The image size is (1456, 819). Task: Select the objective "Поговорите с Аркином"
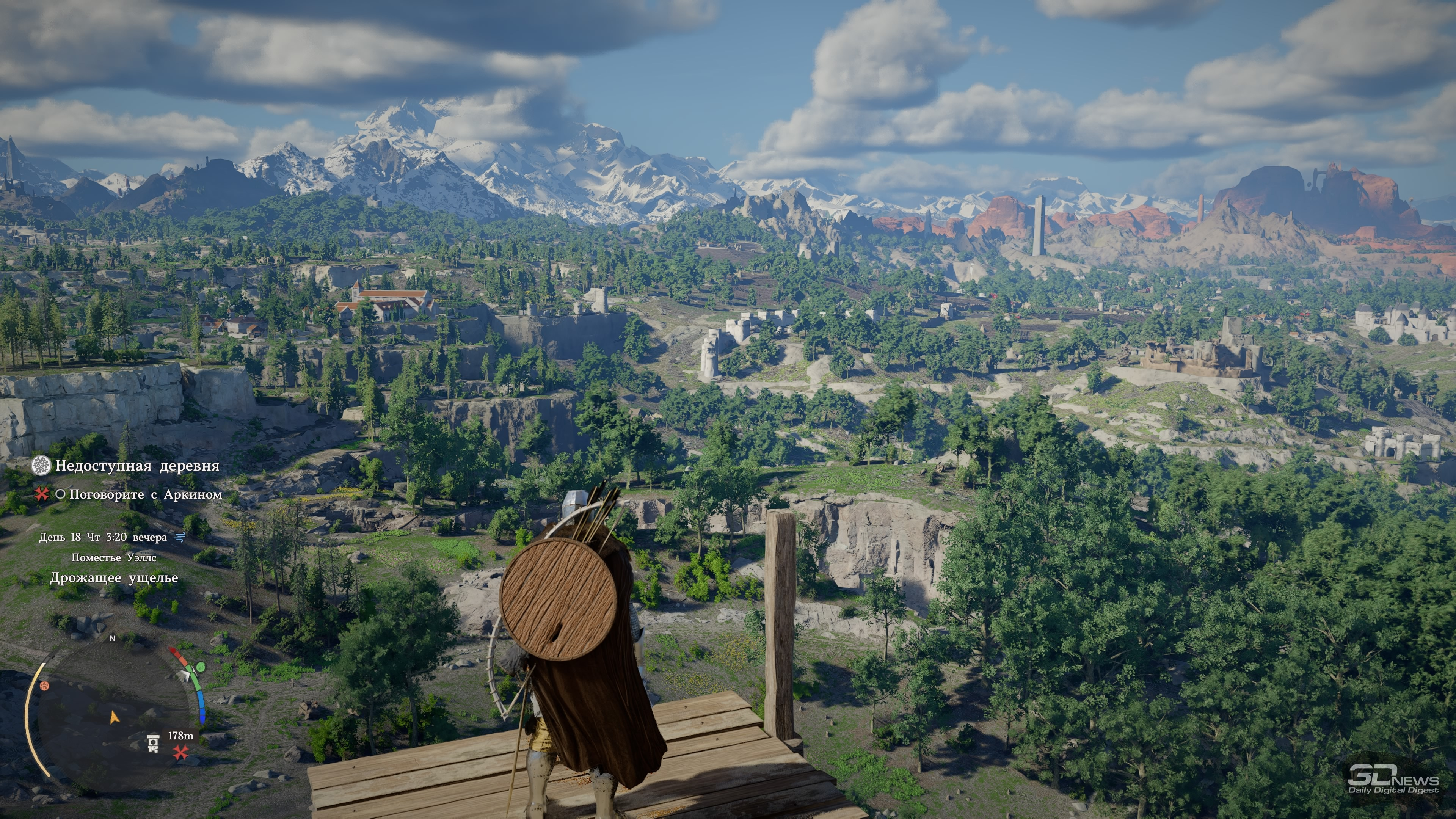pyautogui.click(x=145, y=494)
